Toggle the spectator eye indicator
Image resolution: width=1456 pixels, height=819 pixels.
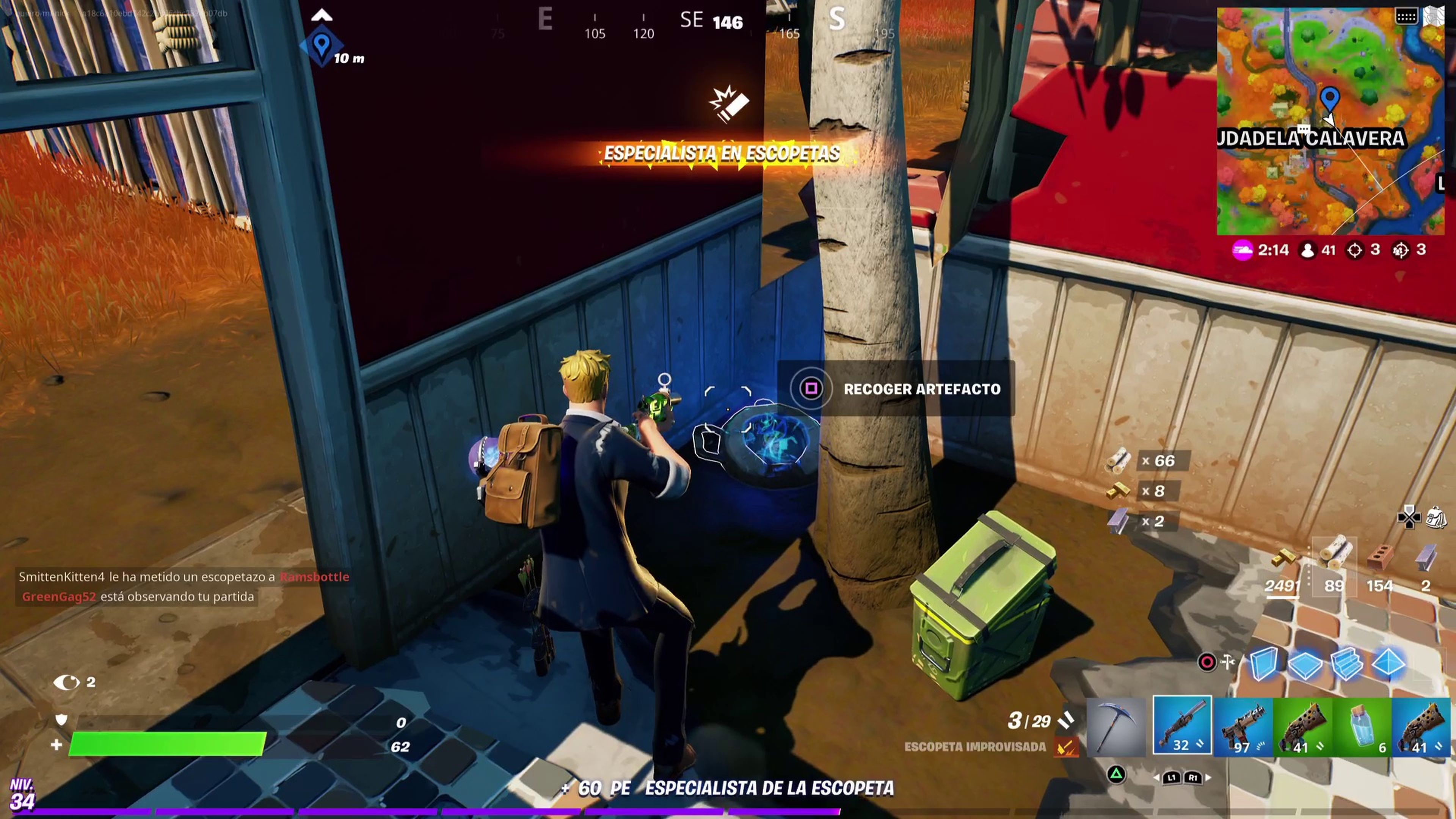point(68,683)
